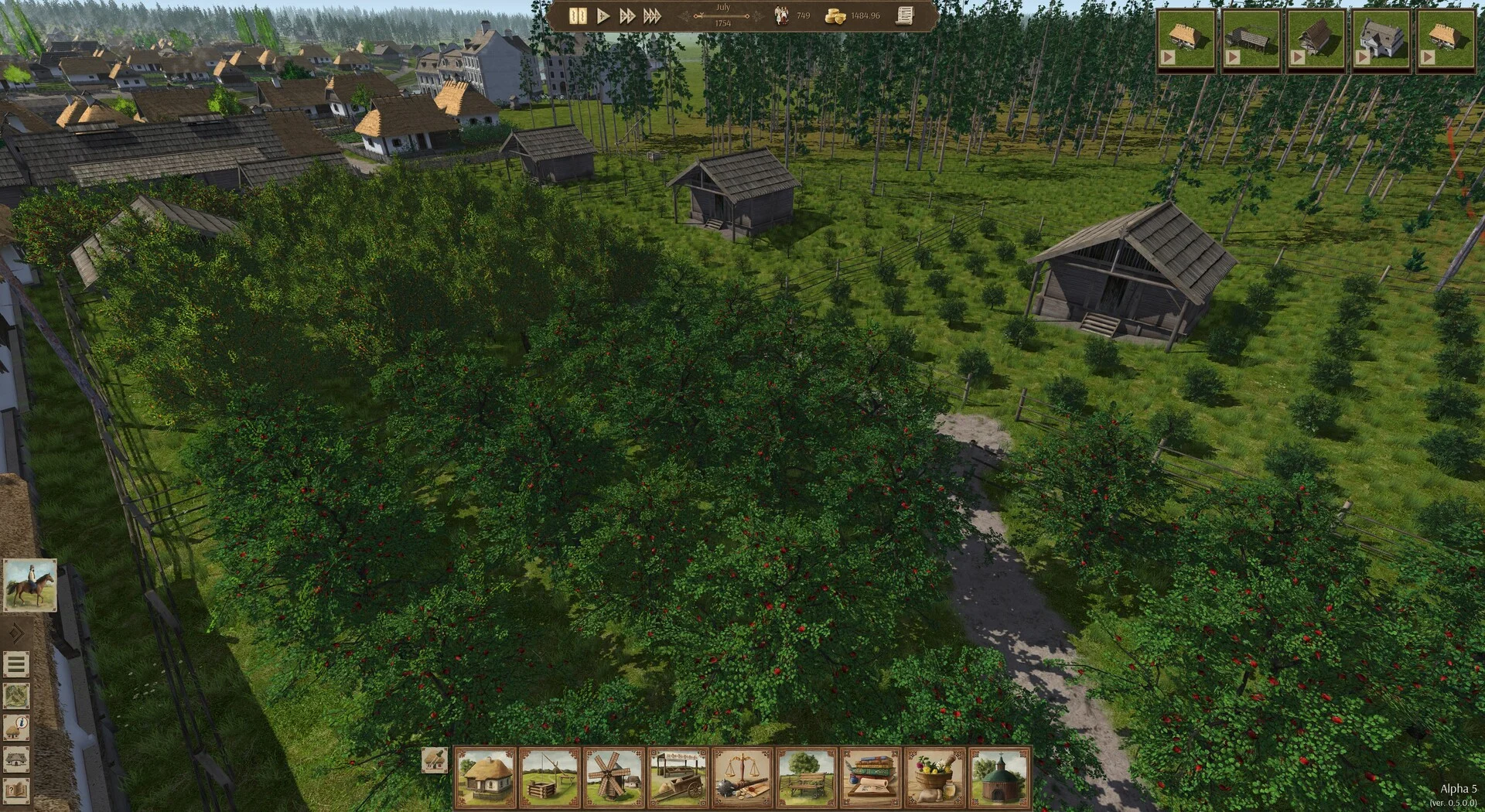Set triple fast-forward game speed
This screenshot has width=1485, height=812.
coord(653,16)
